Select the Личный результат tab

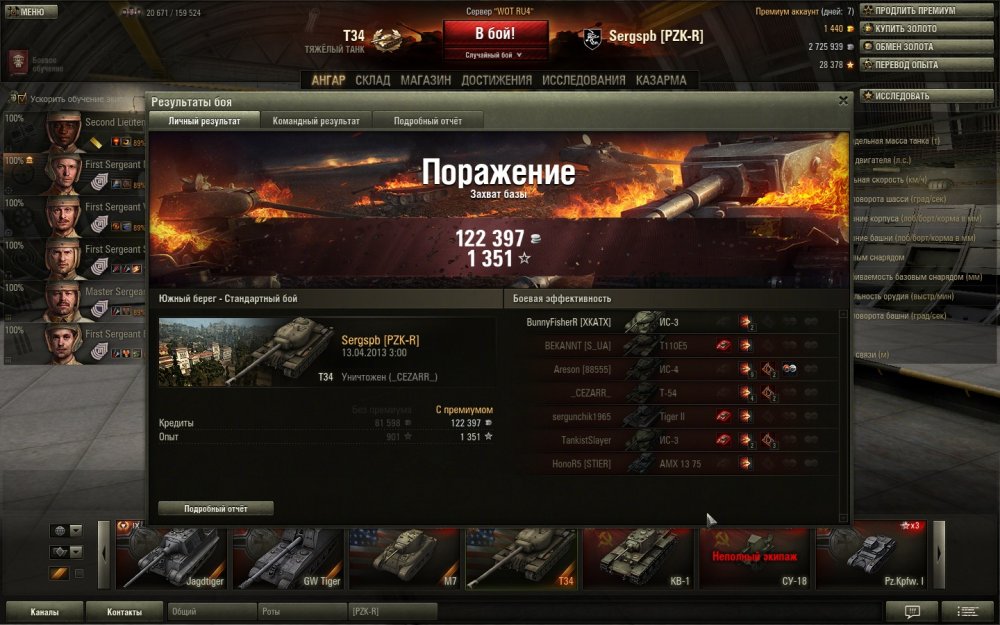(x=204, y=121)
